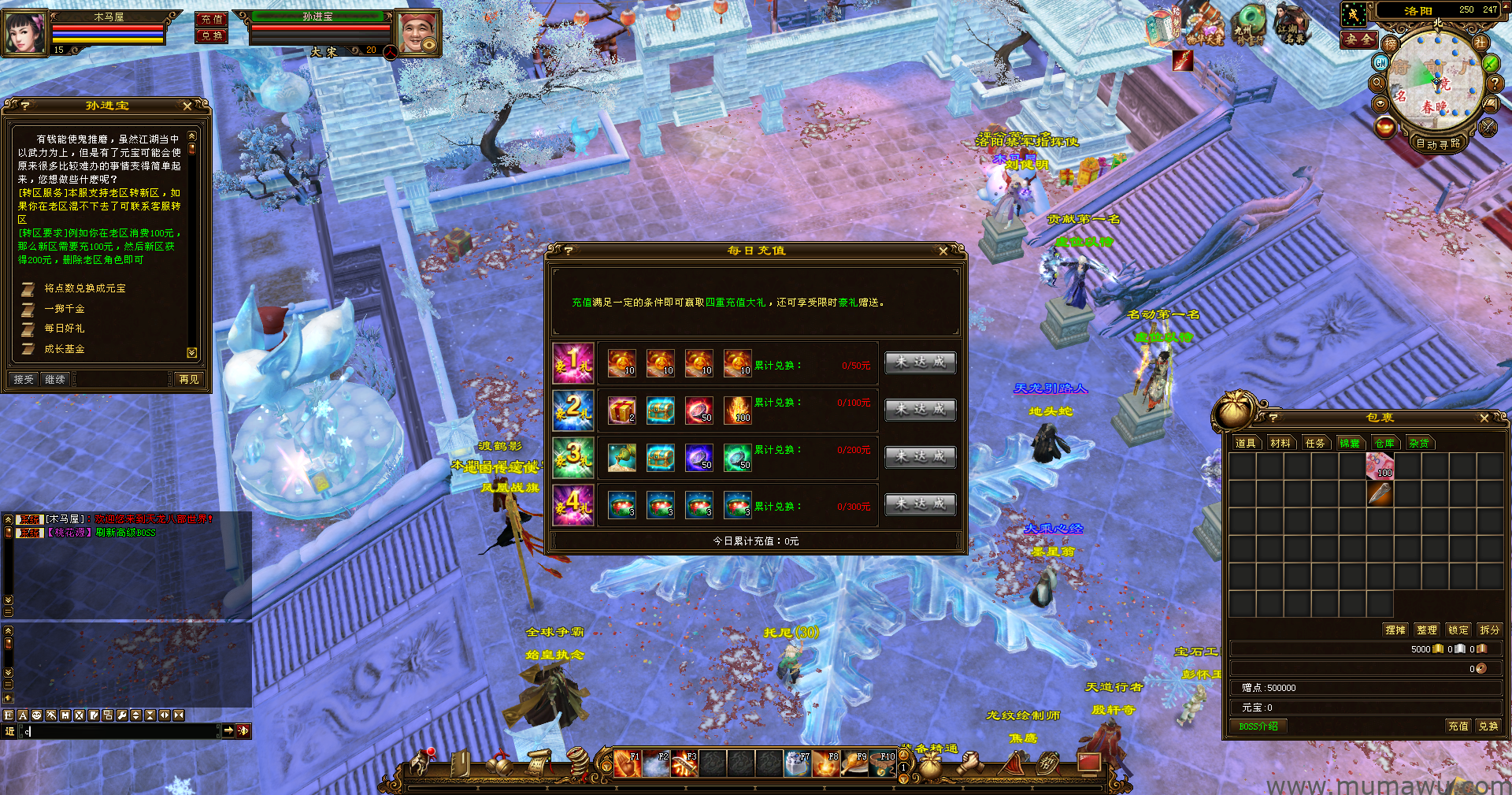Viewport: 1512px width, 795px height.
Task: Open the 任务 tab in the bag
Action: pyautogui.click(x=1315, y=444)
